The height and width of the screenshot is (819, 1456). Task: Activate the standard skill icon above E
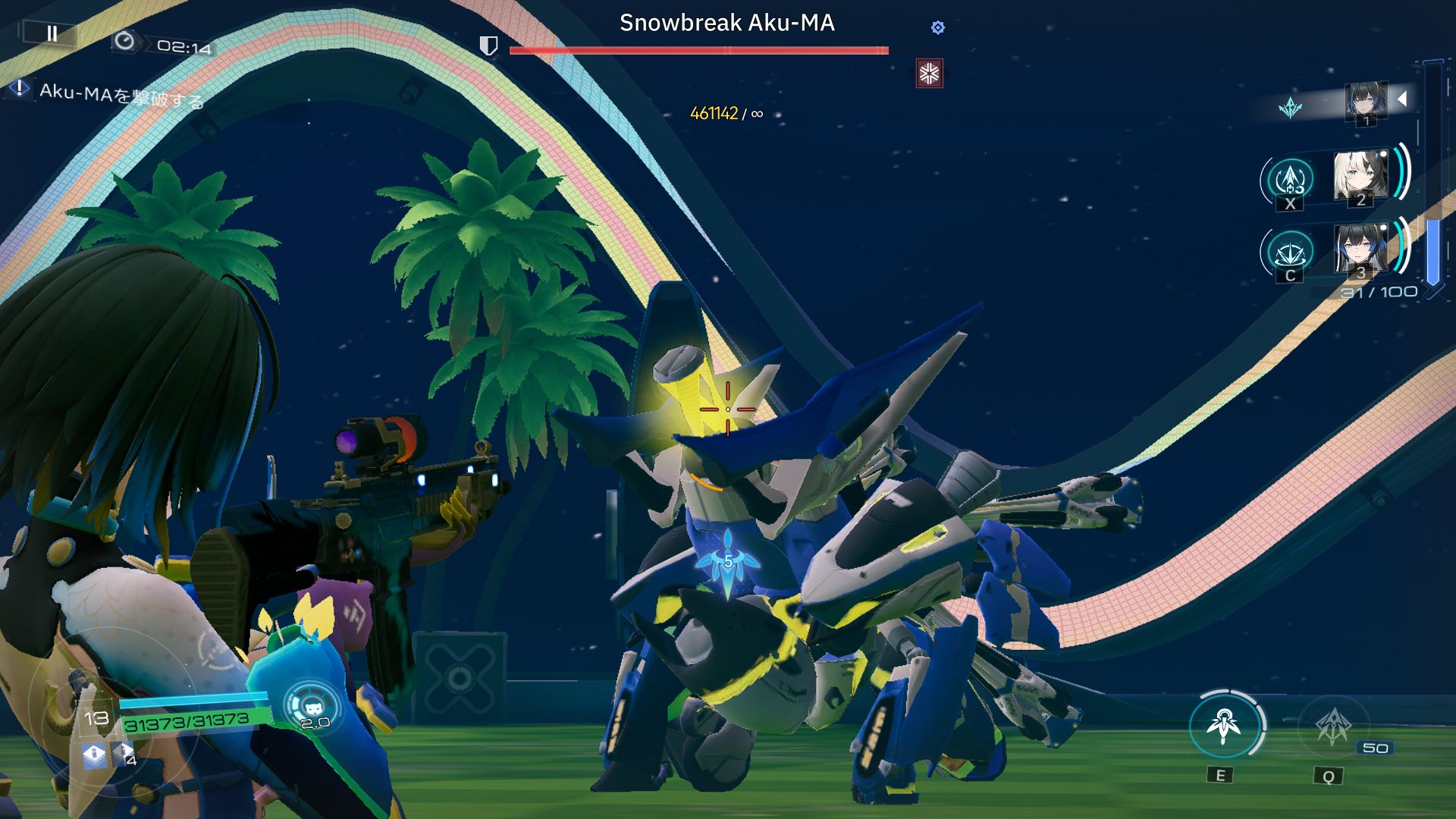[1223, 726]
